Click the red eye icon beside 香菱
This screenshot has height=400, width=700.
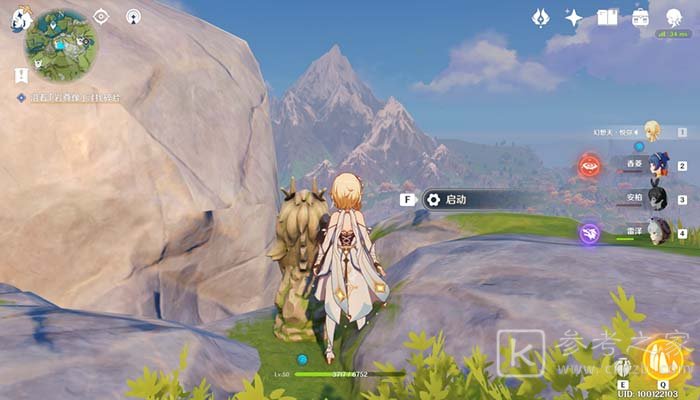pyautogui.click(x=589, y=166)
